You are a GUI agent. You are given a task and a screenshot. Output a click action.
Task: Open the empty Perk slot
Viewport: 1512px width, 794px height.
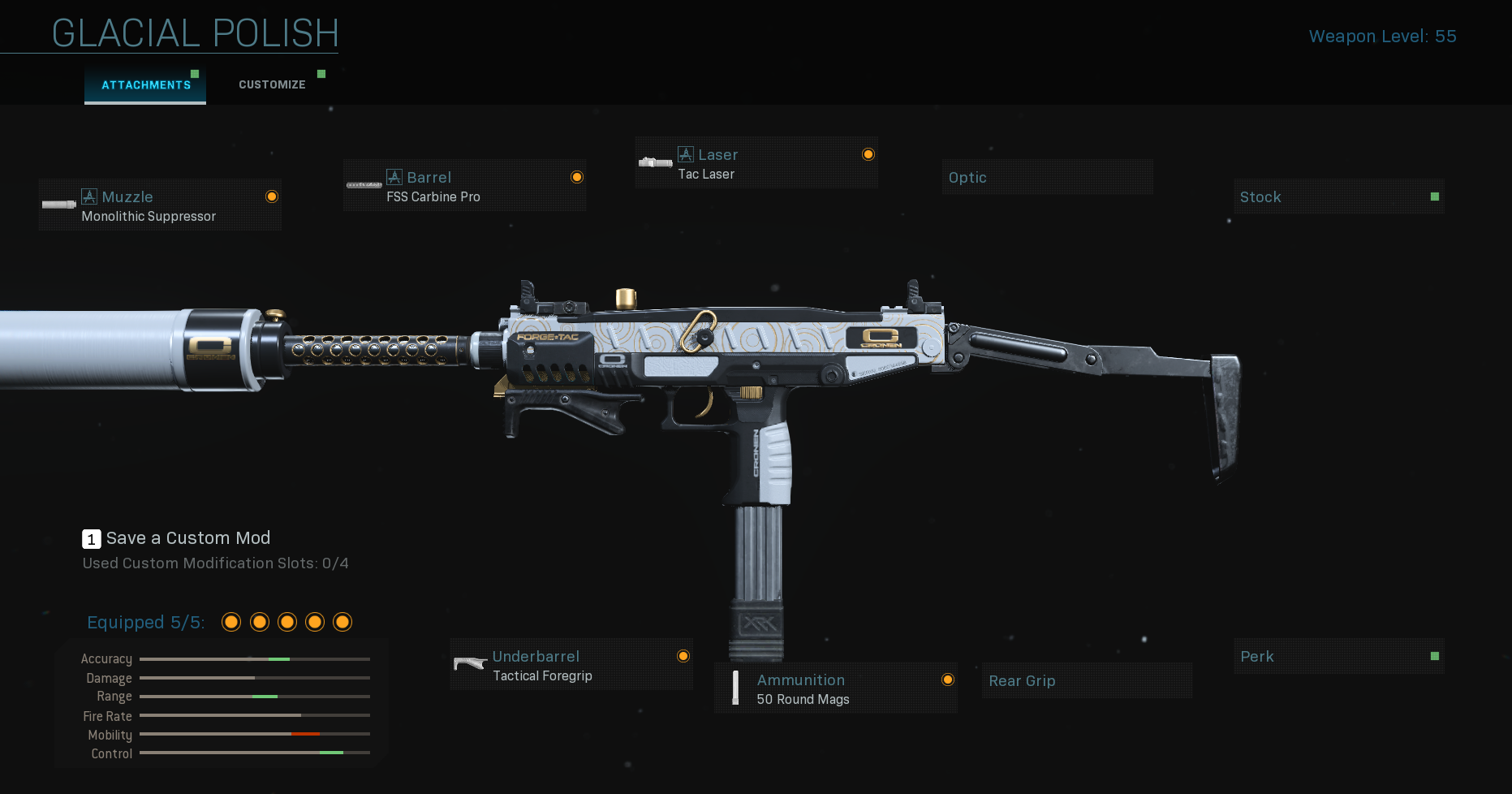coord(1338,656)
